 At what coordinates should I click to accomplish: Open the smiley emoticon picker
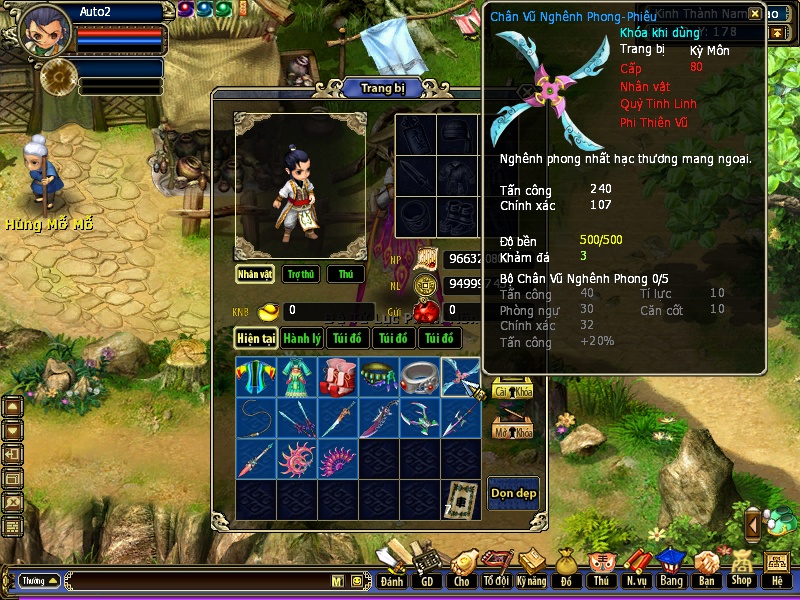pos(356,581)
